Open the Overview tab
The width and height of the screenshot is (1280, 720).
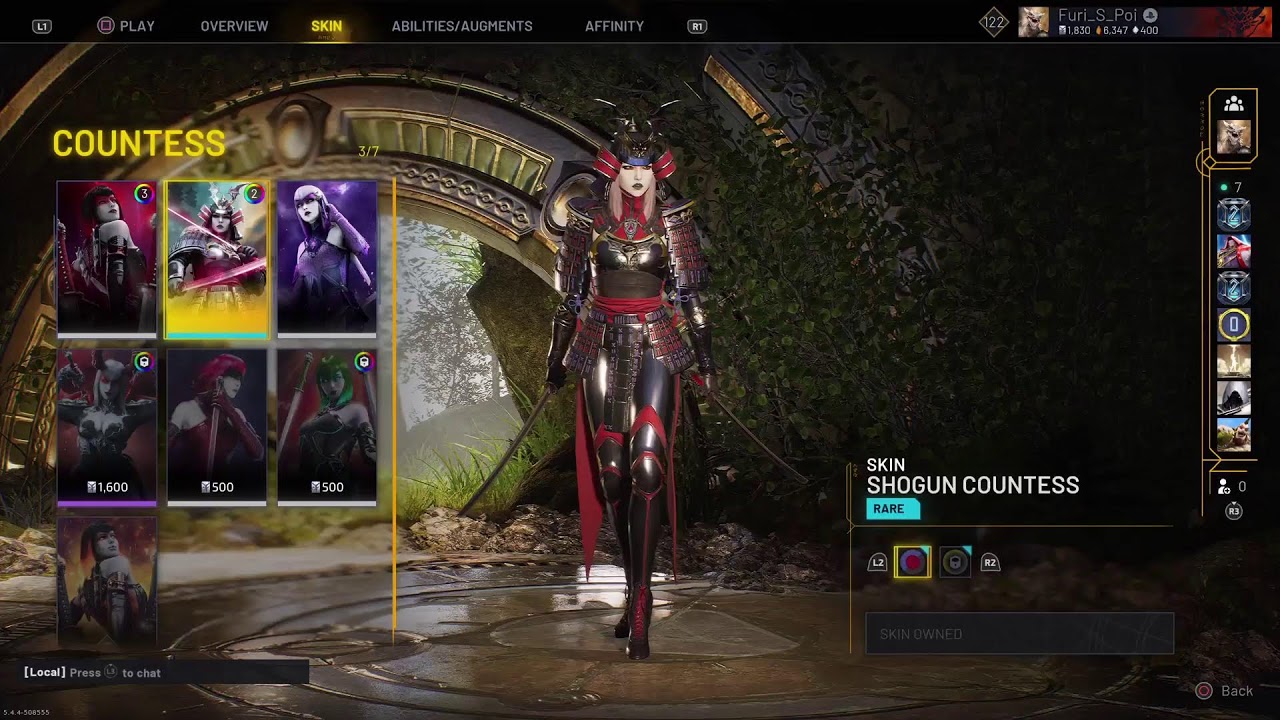(234, 26)
